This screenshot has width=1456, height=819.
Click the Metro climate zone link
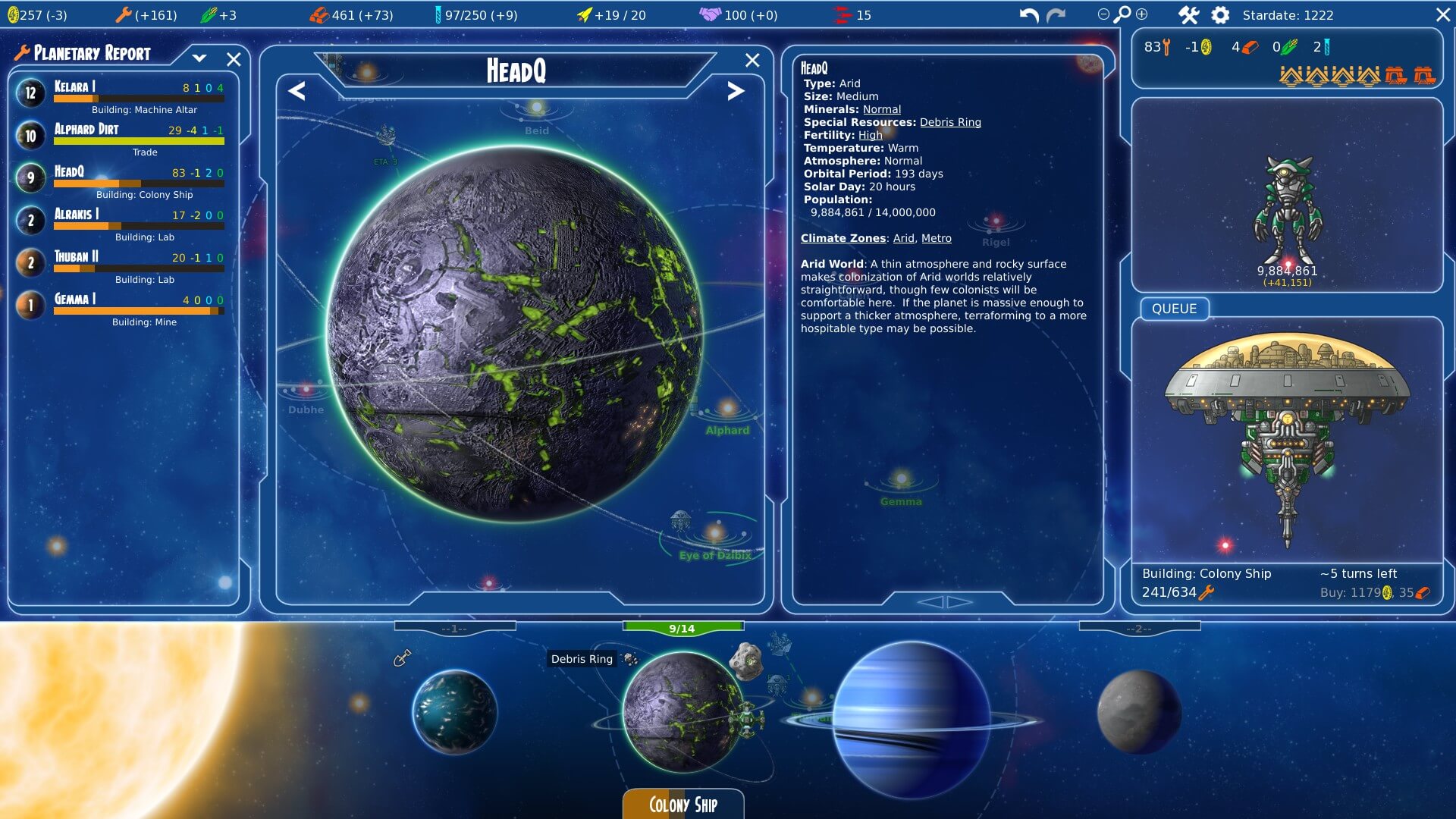pos(936,238)
